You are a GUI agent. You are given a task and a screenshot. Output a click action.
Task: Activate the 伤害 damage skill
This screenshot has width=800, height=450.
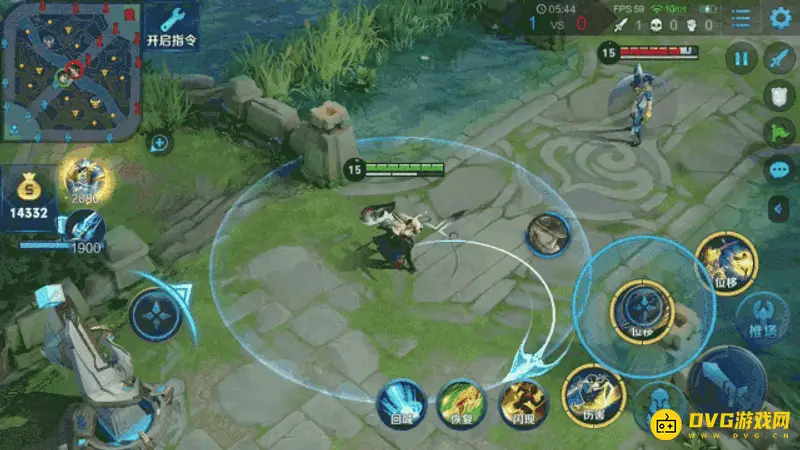(x=594, y=392)
